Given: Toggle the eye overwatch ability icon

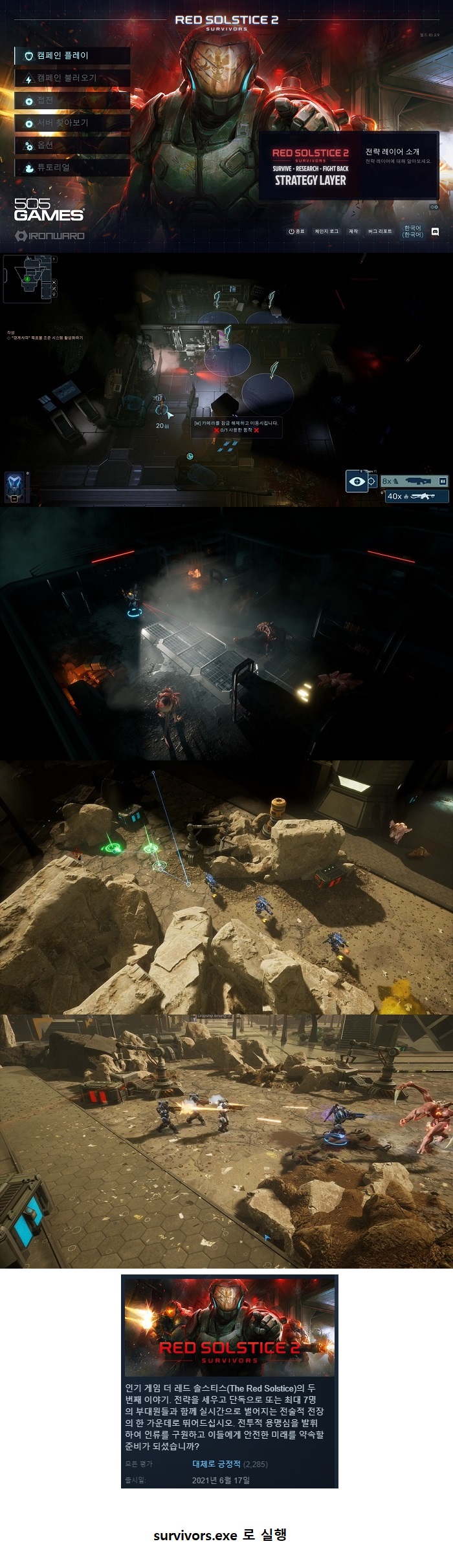Looking at the screenshot, I should point(357,481).
